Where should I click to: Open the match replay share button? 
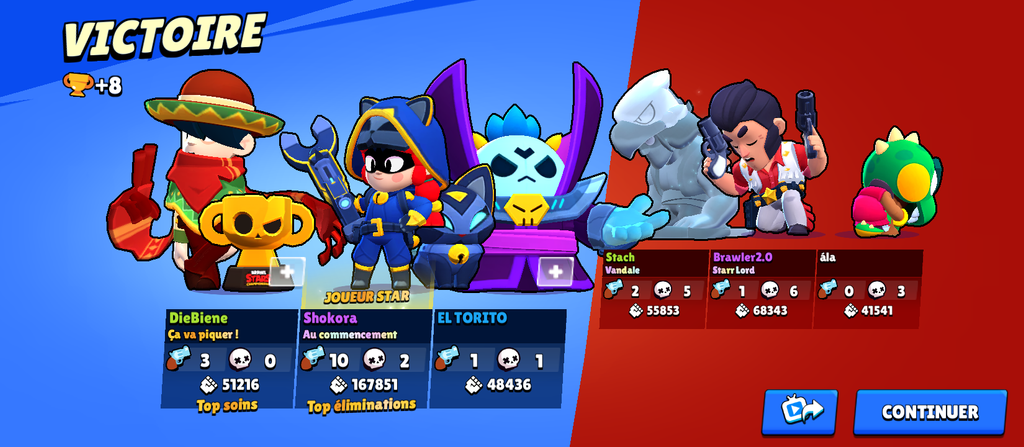point(799,411)
